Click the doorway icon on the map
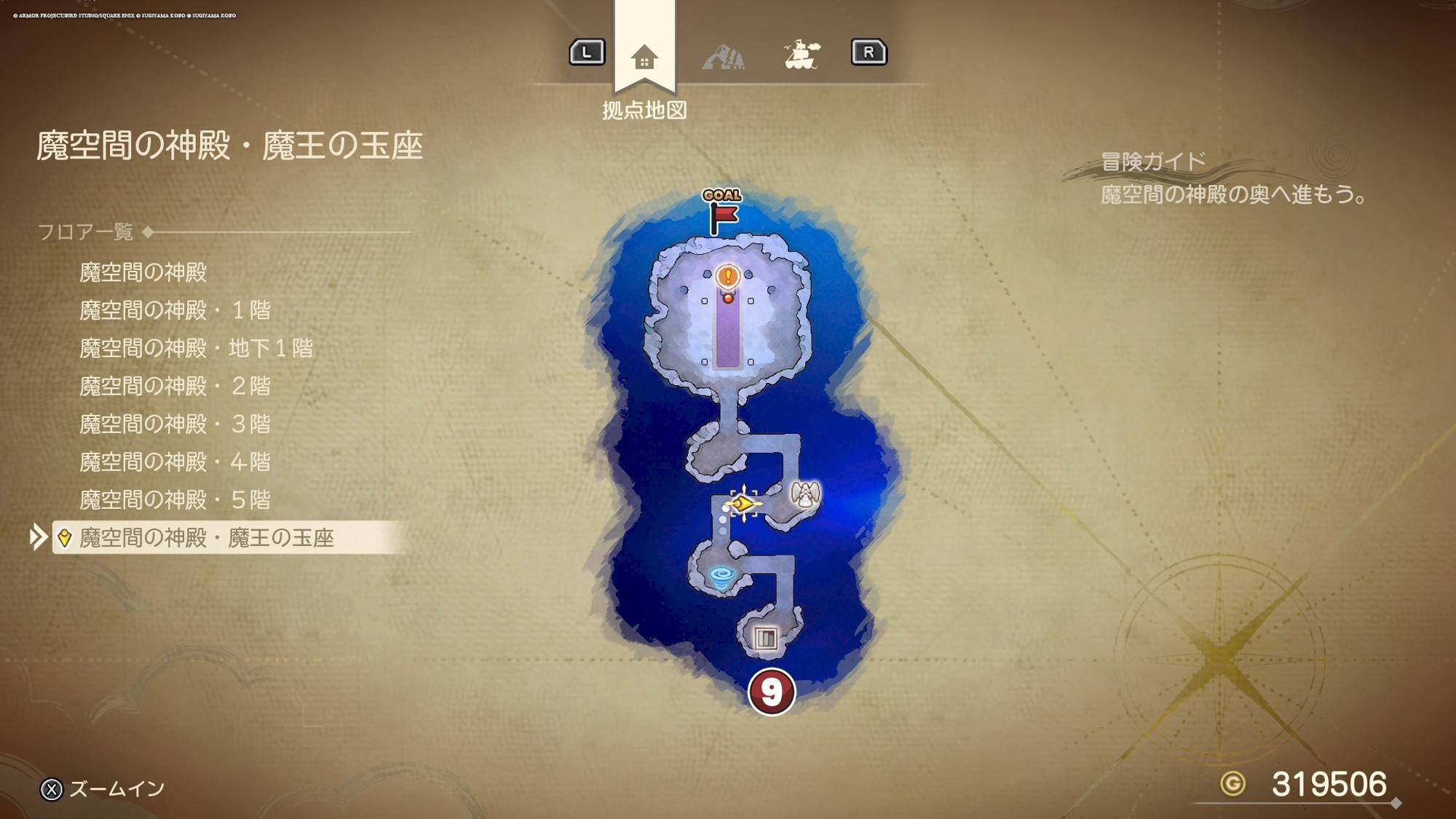This screenshot has width=1456, height=819. [765, 638]
